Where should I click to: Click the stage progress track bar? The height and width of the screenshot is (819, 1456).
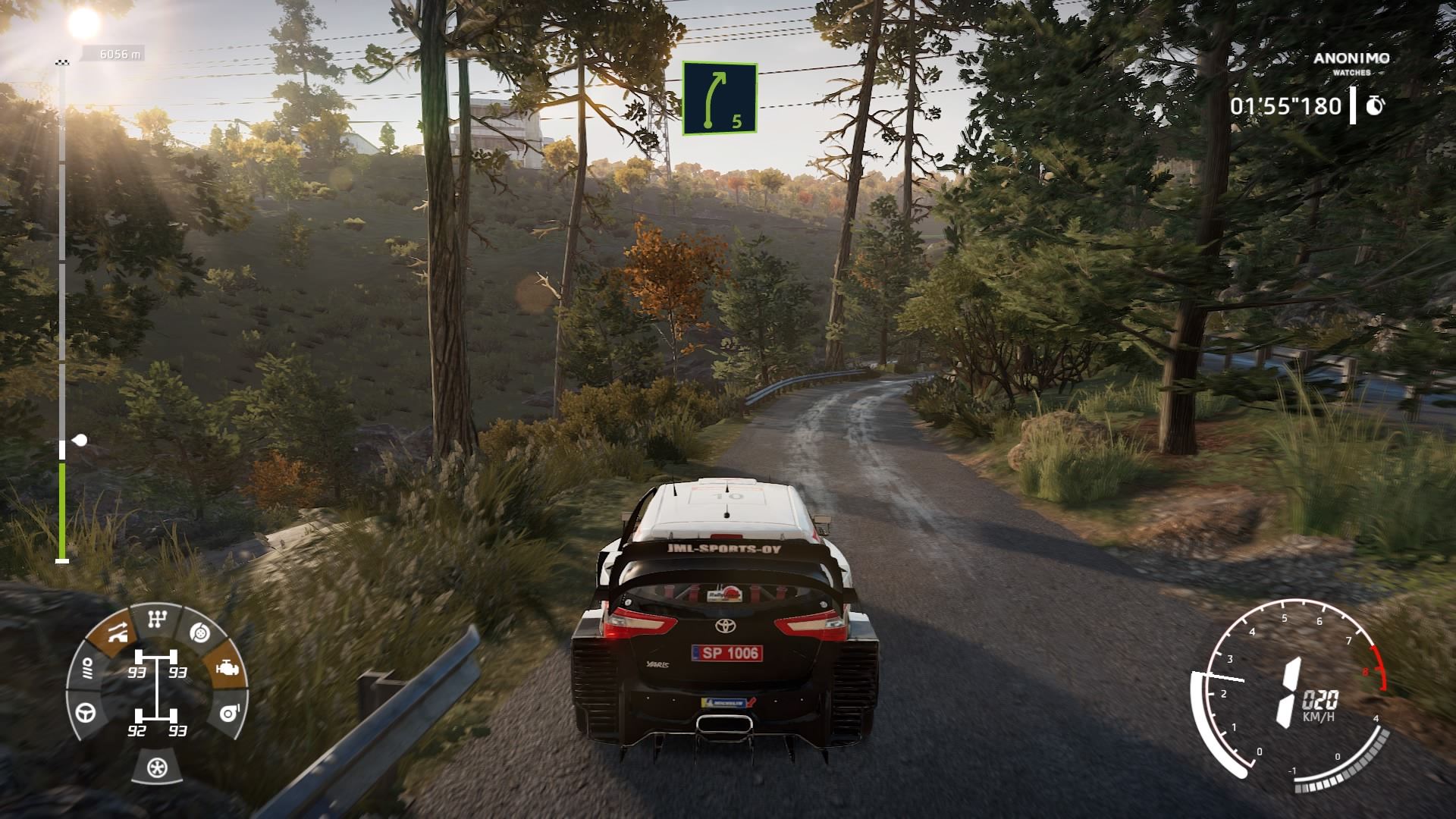click(62, 311)
